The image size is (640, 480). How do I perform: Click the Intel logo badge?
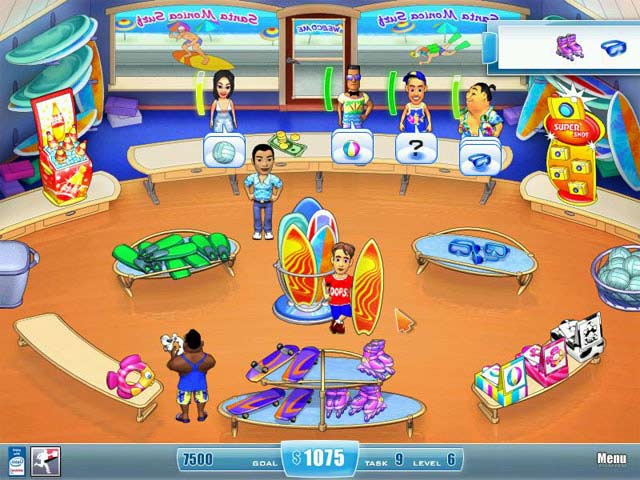coord(15,460)
